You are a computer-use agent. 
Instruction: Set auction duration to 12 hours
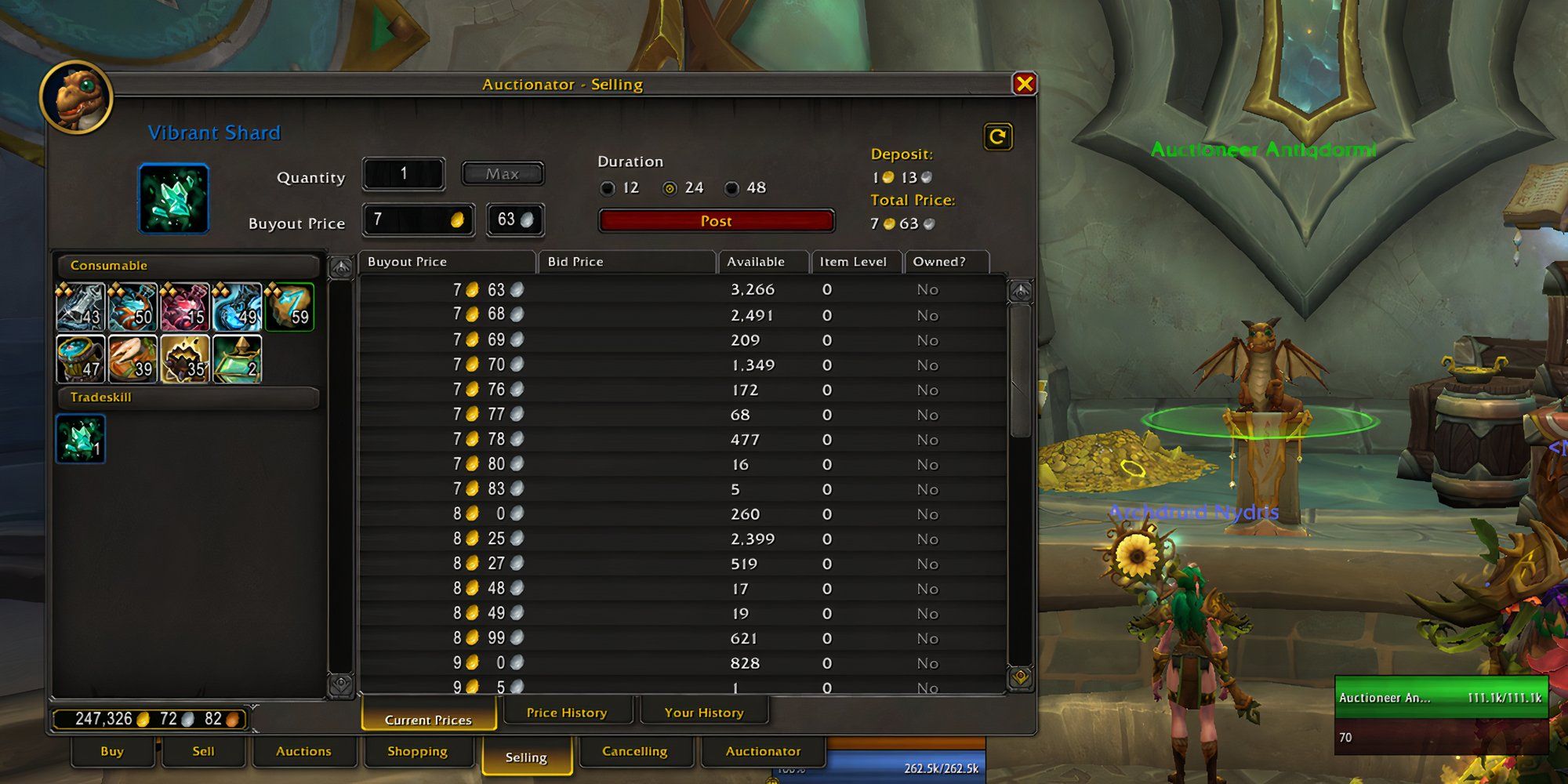point(609,188)
